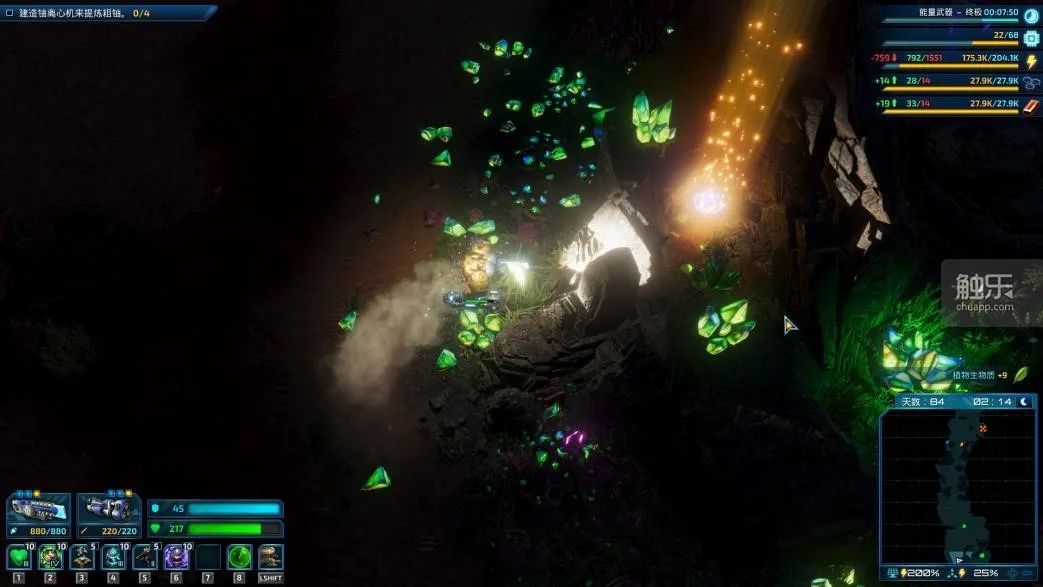Click the orange ingot resource icon
Image resolution: width=1043 pixels, height=587 pixels.
[x=1031, y=105]
